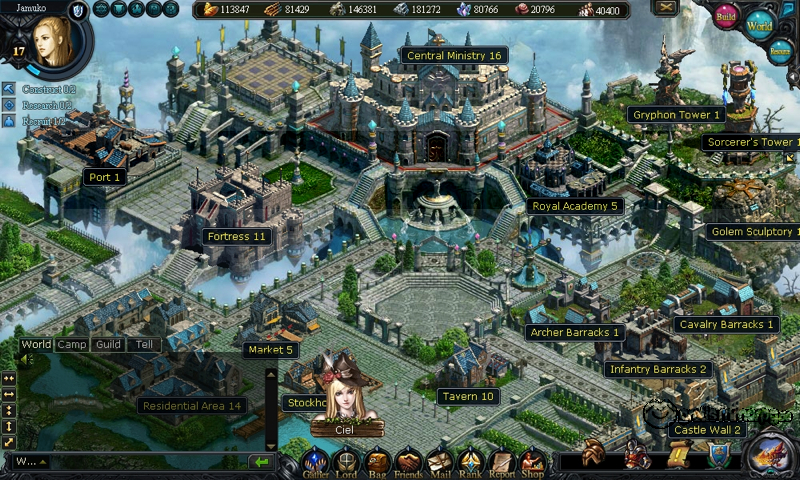Switch to the World chat tab

click(x=36, y=344)
